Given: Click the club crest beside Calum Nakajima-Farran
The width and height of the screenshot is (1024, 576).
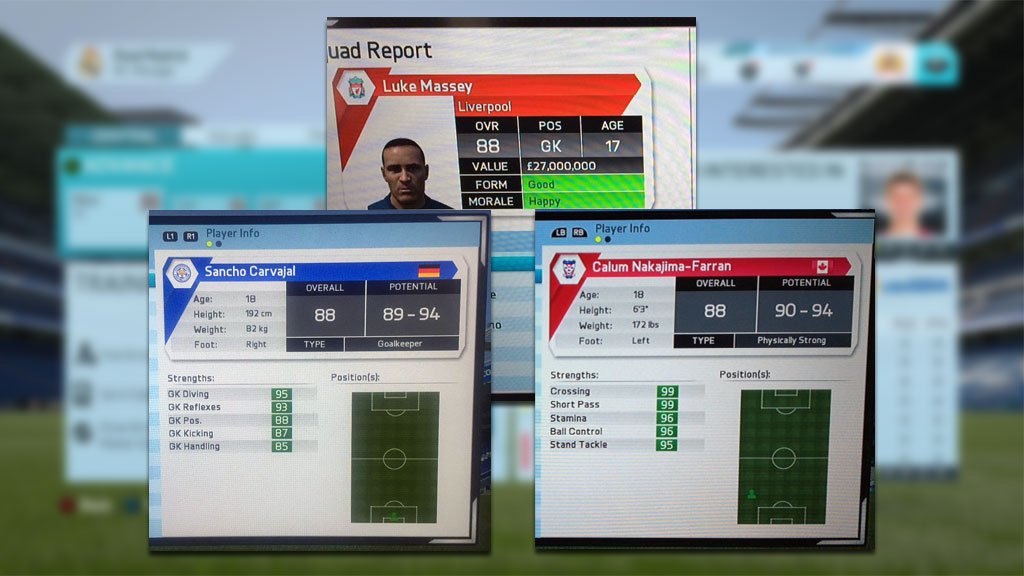Looking at the screenshot, I should pyautogui.click(x=568, y=268).
